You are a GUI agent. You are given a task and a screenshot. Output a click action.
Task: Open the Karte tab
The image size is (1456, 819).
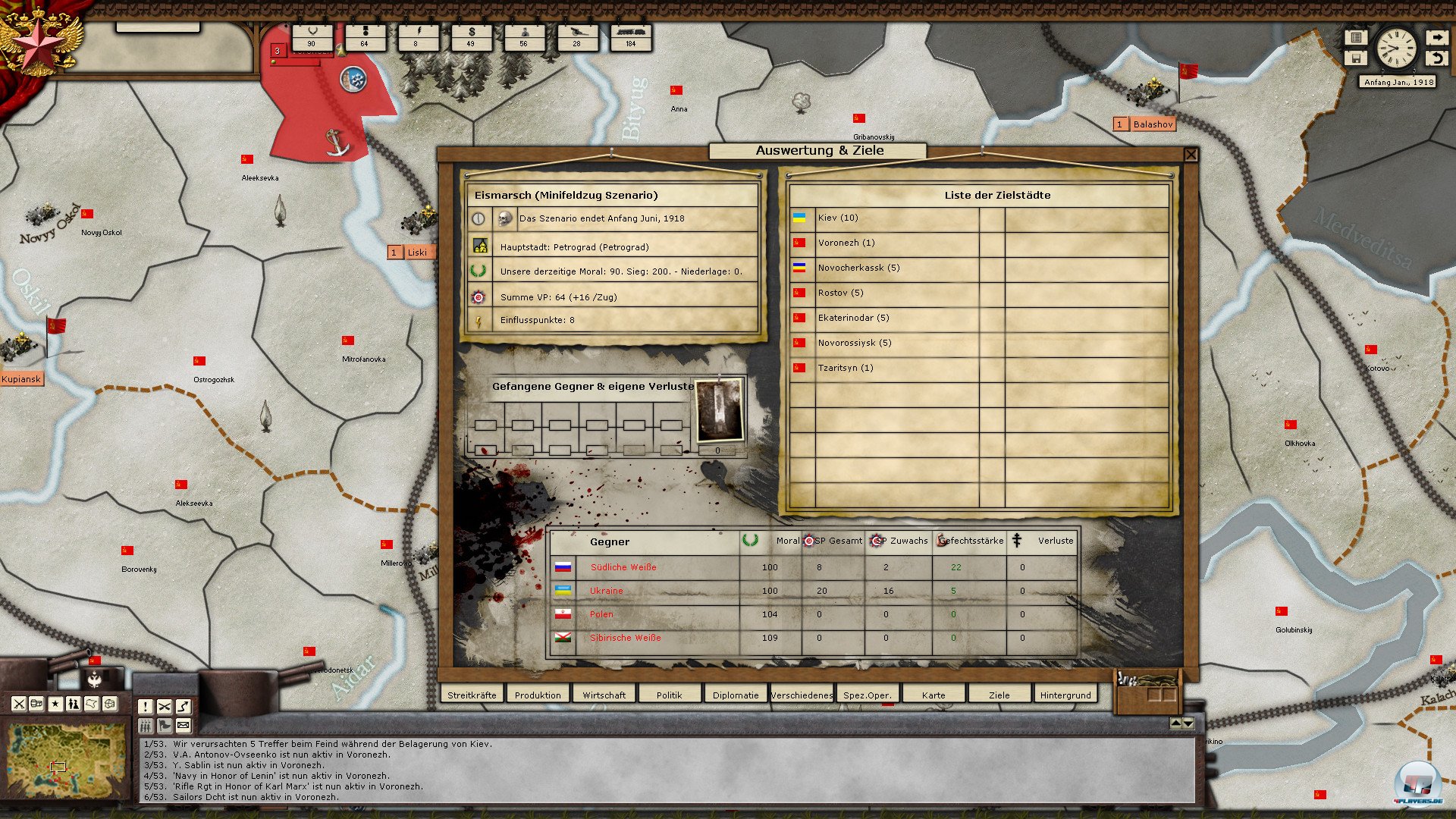(933, 695)
